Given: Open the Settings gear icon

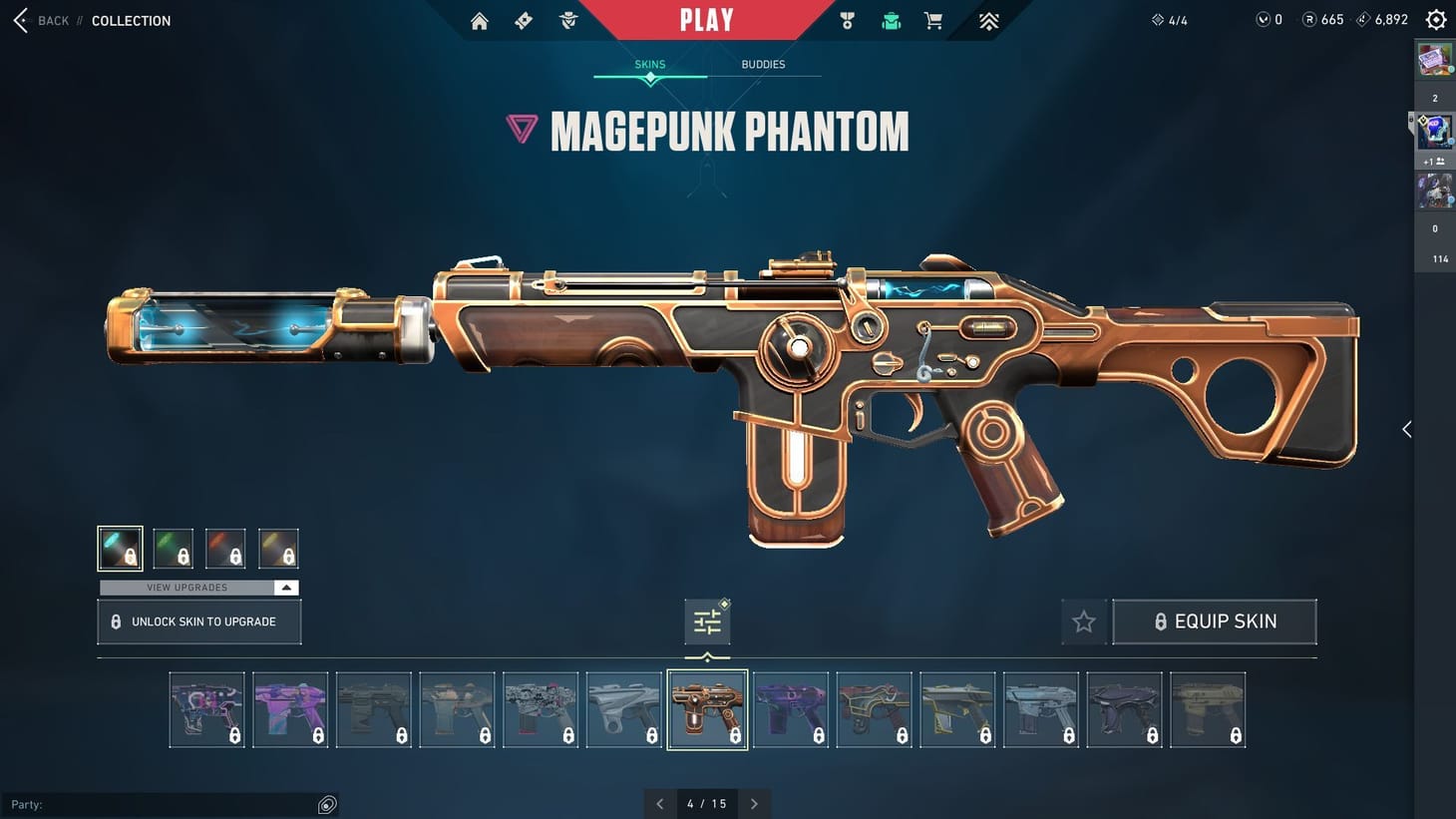Looking at the screenshot, I should pos(1435,19).
